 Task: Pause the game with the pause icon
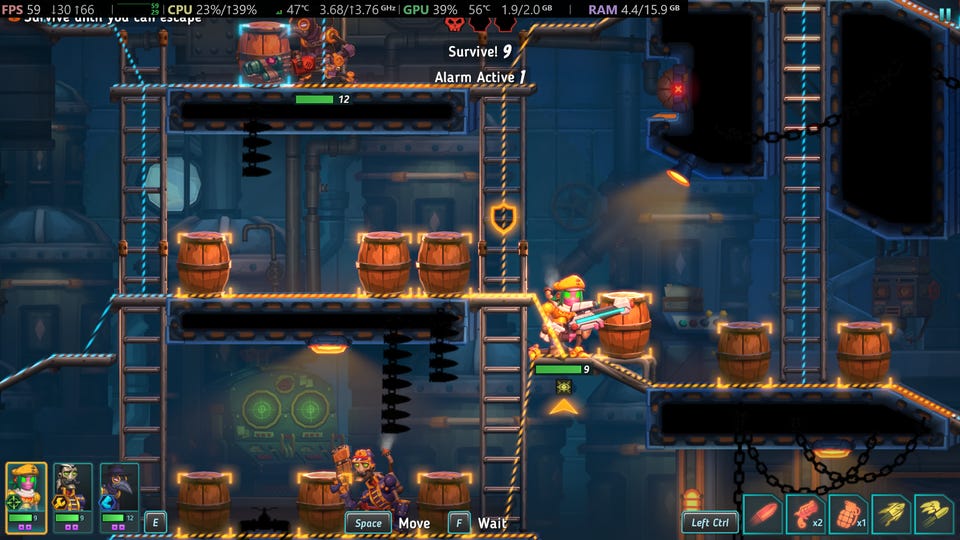pos(945,12)
